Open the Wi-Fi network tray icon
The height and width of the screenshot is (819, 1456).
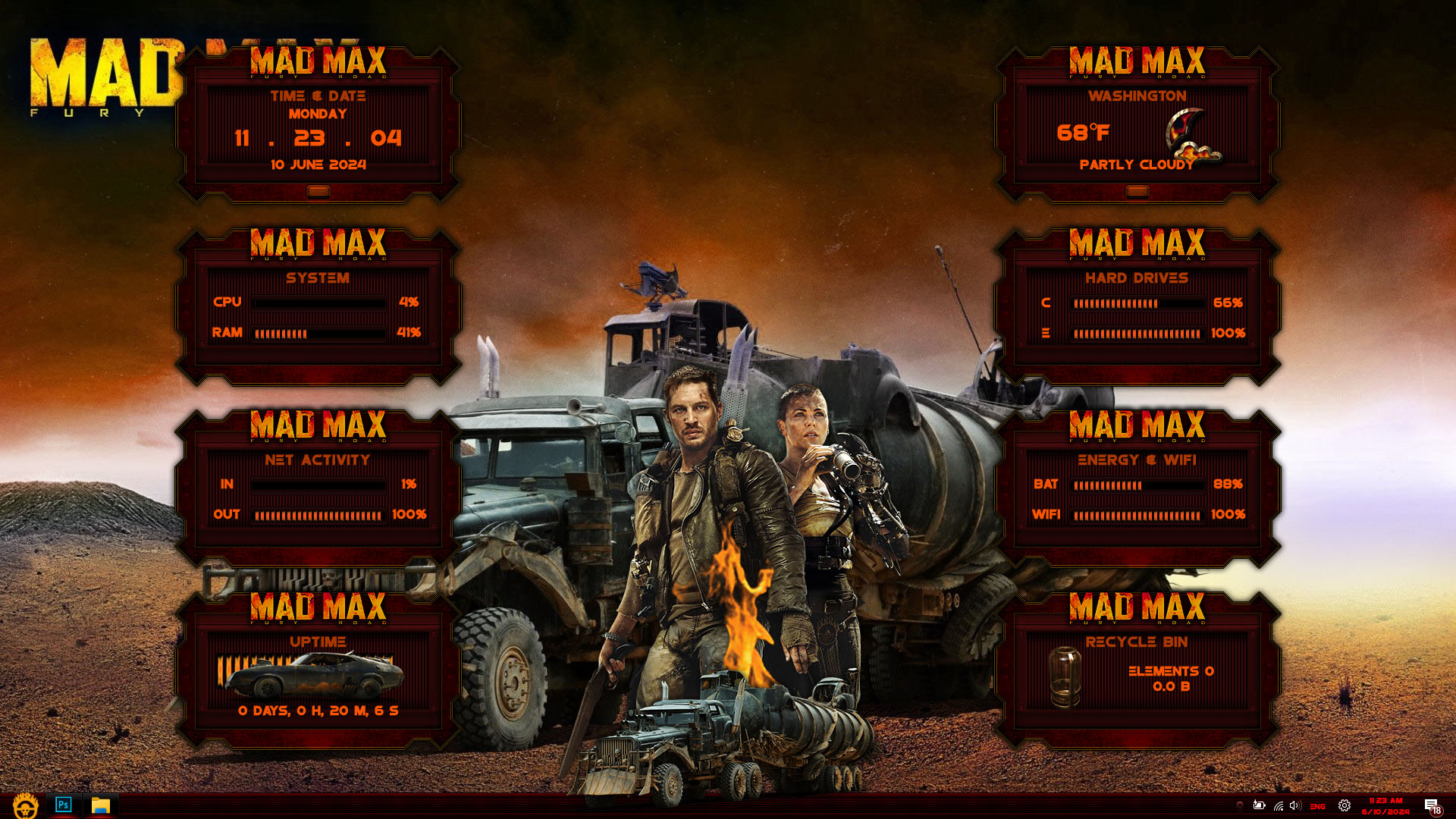(1279, 805)
